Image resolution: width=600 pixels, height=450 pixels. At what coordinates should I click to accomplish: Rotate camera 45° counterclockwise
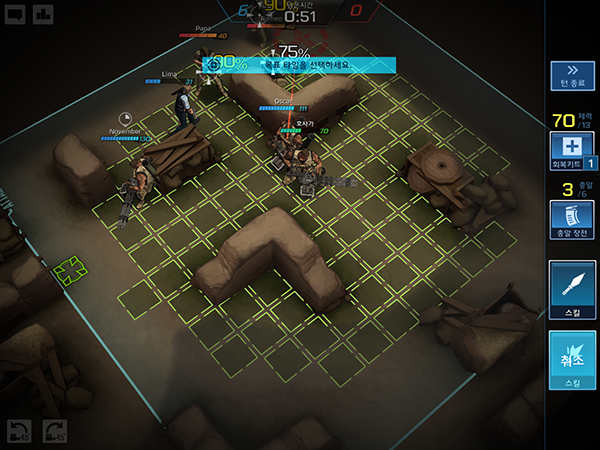tap(17, 432)
